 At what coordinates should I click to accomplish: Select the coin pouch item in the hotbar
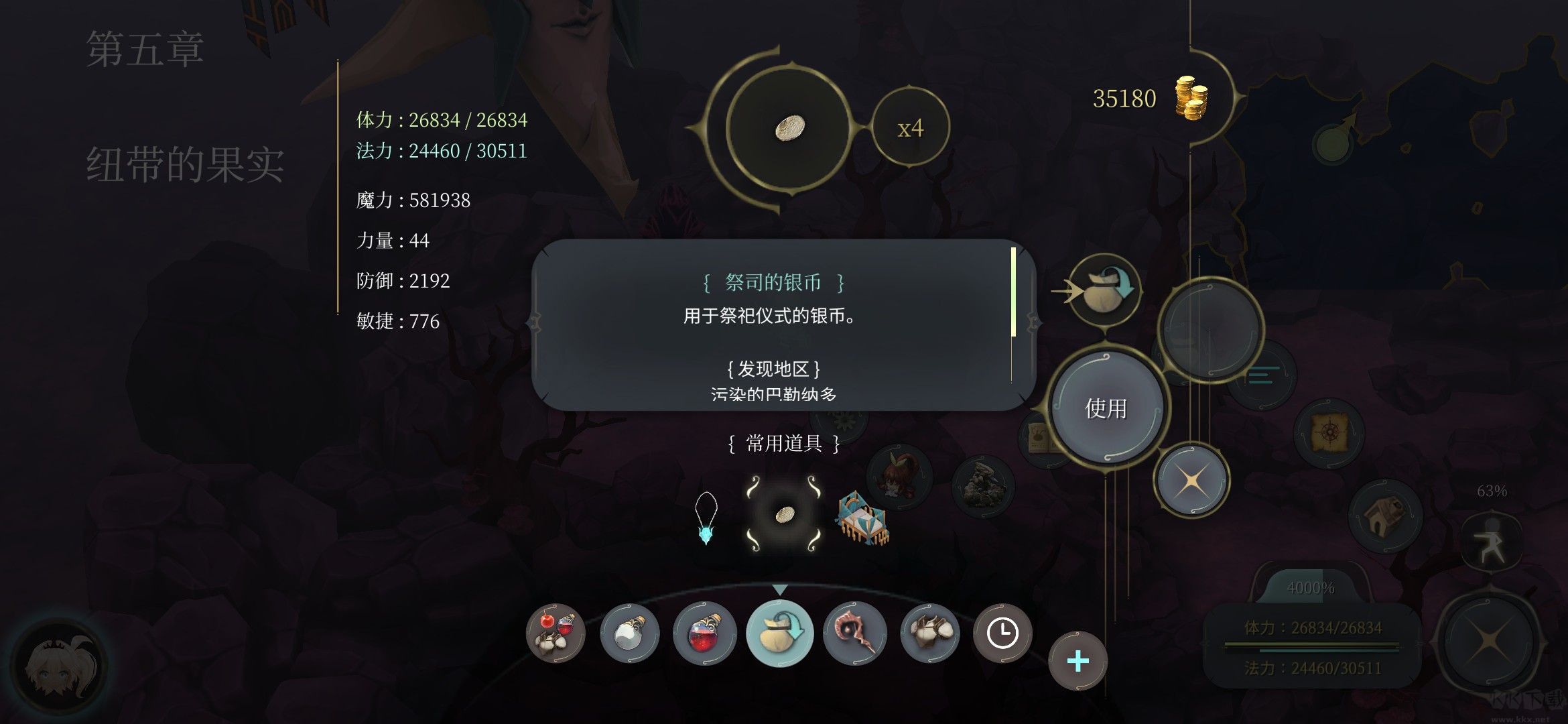pyautogui.click(x=781, y=633)
